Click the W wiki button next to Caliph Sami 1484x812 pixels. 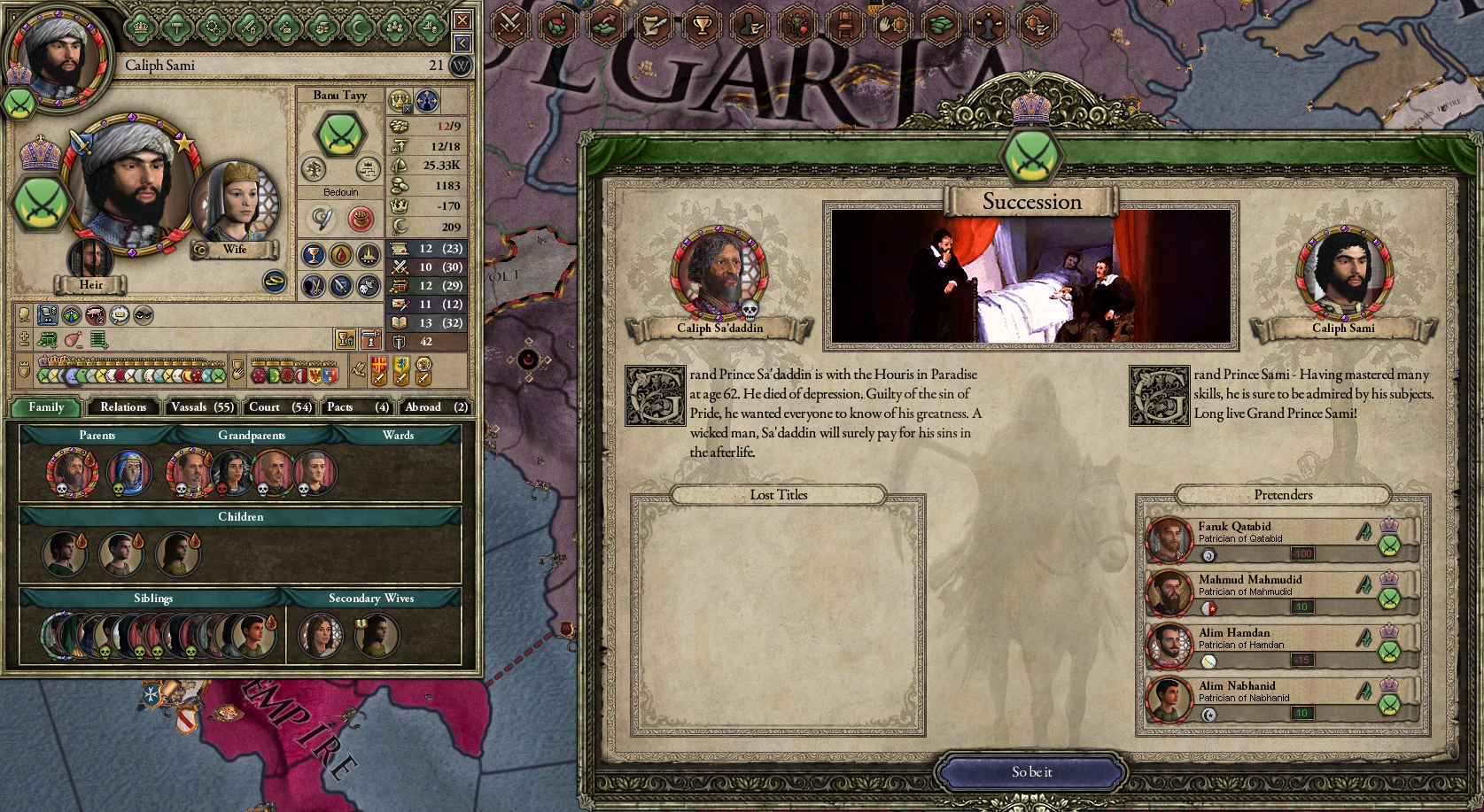pos(459,66)
